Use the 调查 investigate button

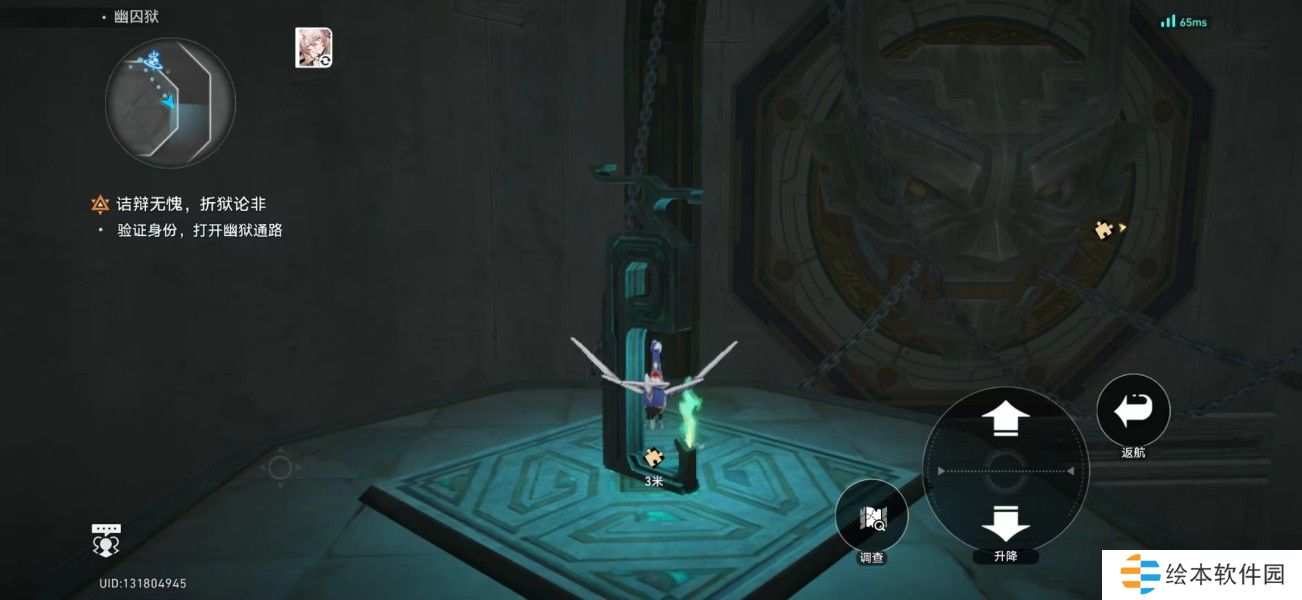coord(871,516)
